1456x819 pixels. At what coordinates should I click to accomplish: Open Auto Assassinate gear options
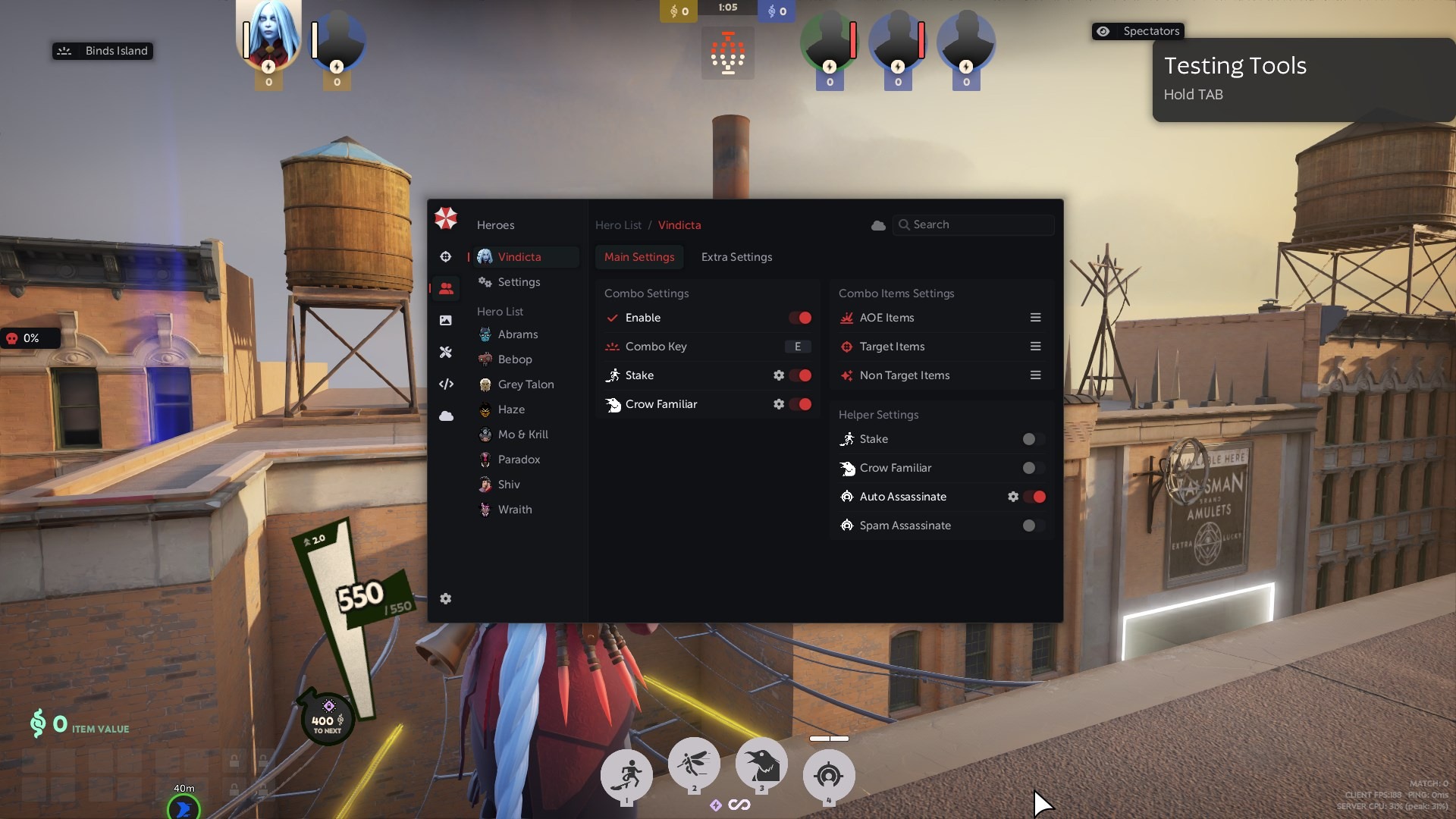[1013, 497]
